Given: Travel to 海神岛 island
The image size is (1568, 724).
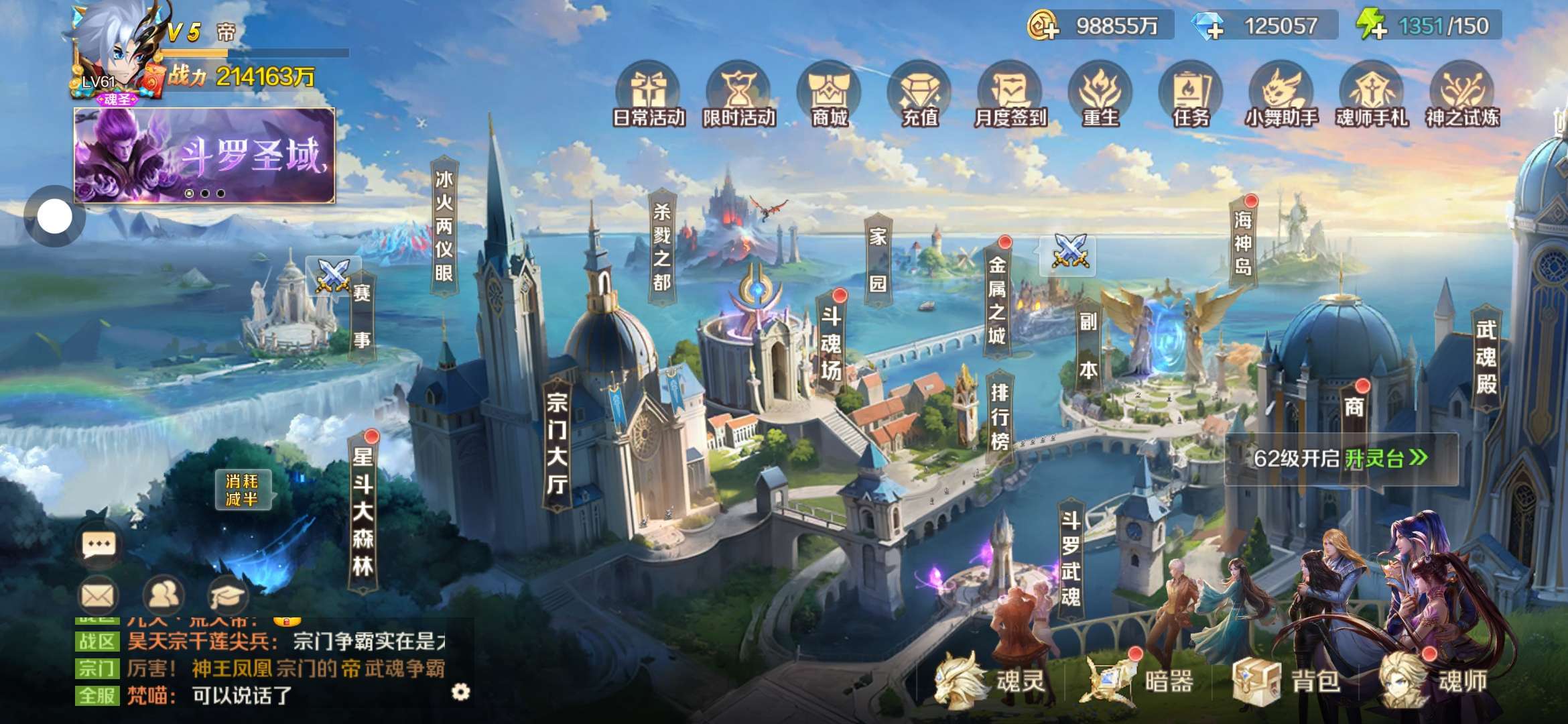Looking at the screenshot, I should (1243, 243).
